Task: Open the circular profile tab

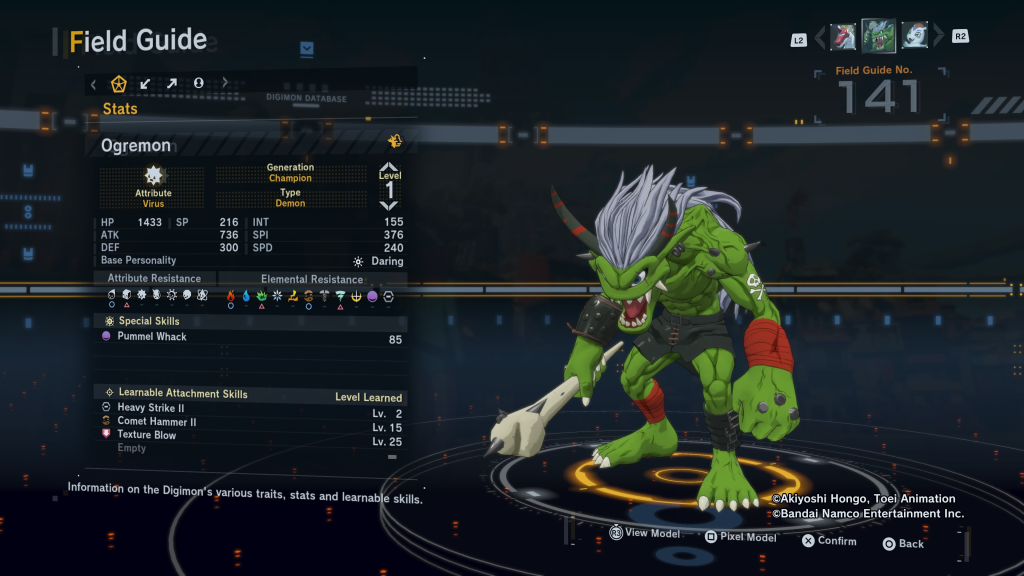Action: pyautogui.click(x=198, y=84)
